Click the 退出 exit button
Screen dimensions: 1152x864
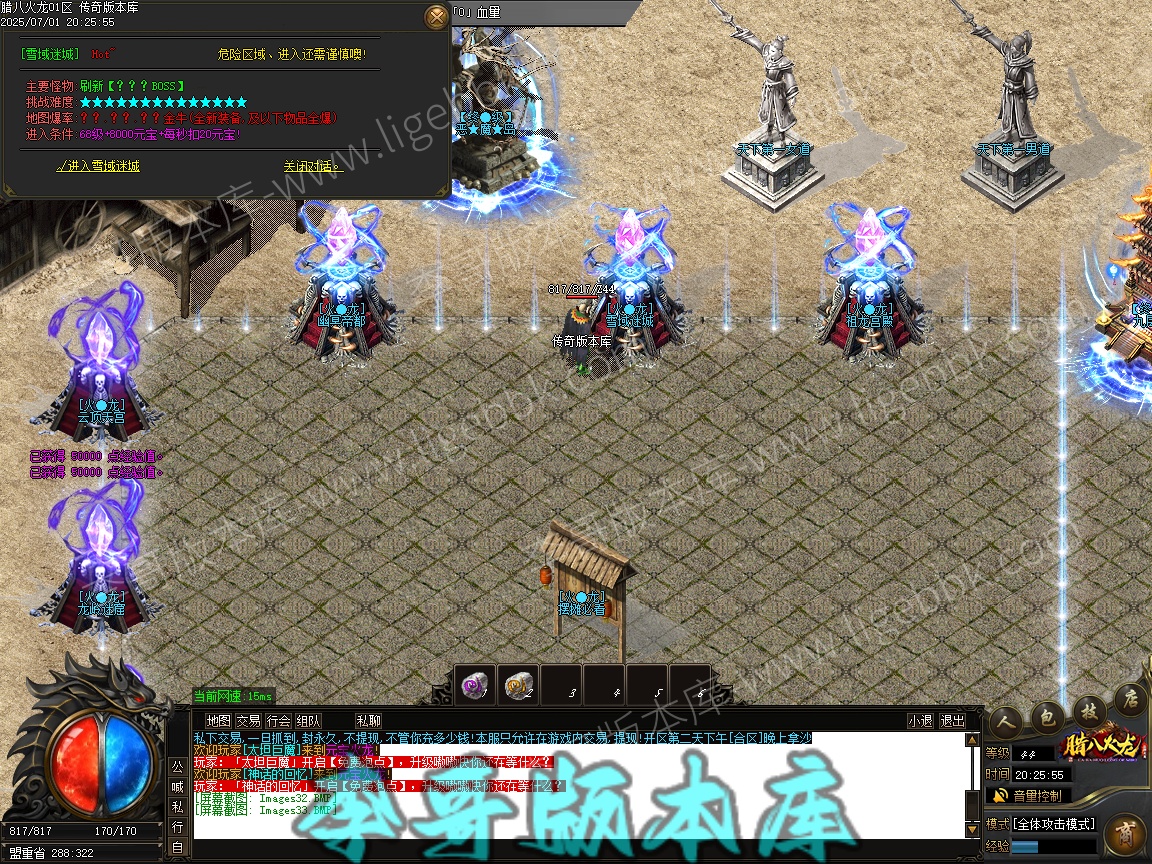pos(952,720)
